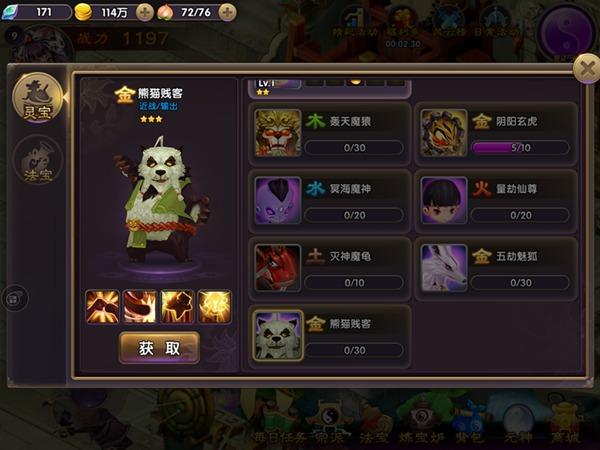This screenshot has height=450, width=600.
Task: Choose the 阴阳玄虎 entry
Action: click(x=496, y=133)
